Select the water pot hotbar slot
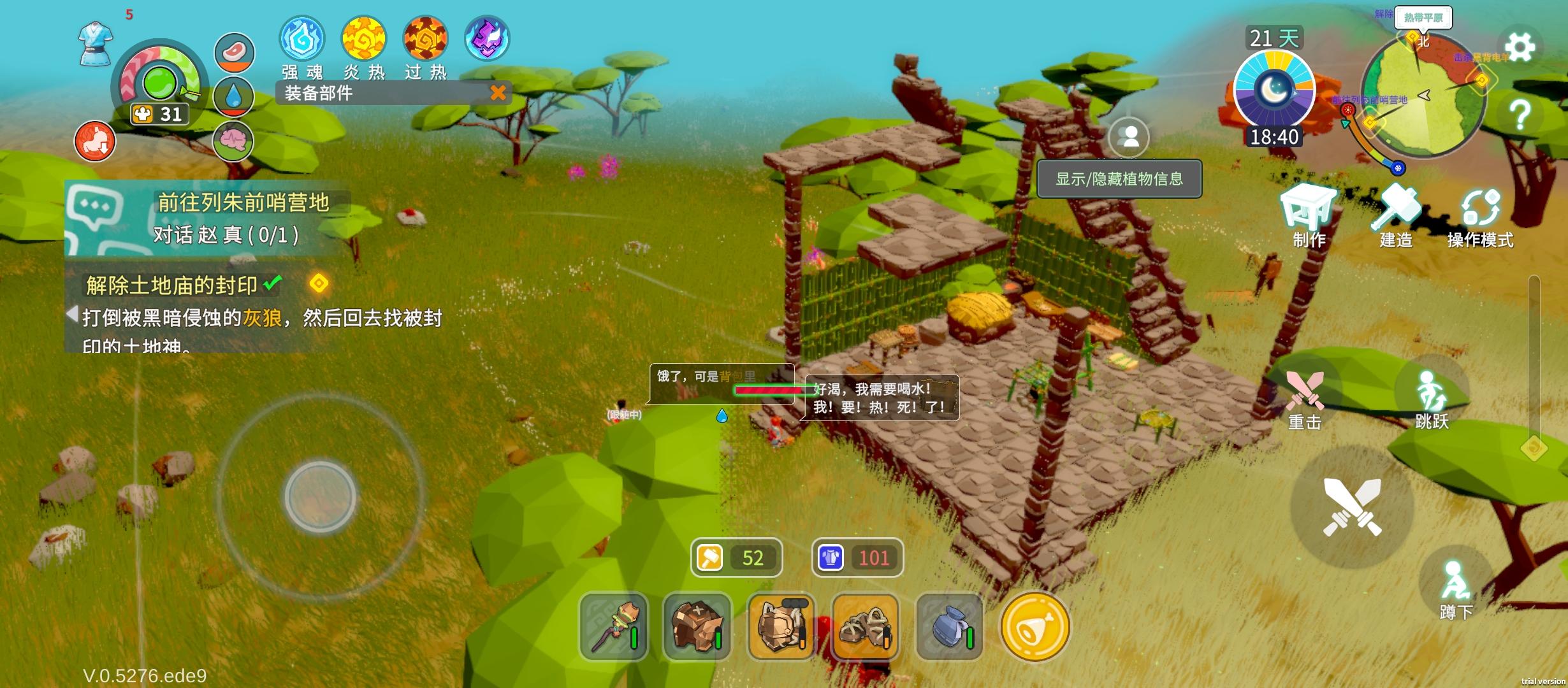 click(x=949, y=627)
